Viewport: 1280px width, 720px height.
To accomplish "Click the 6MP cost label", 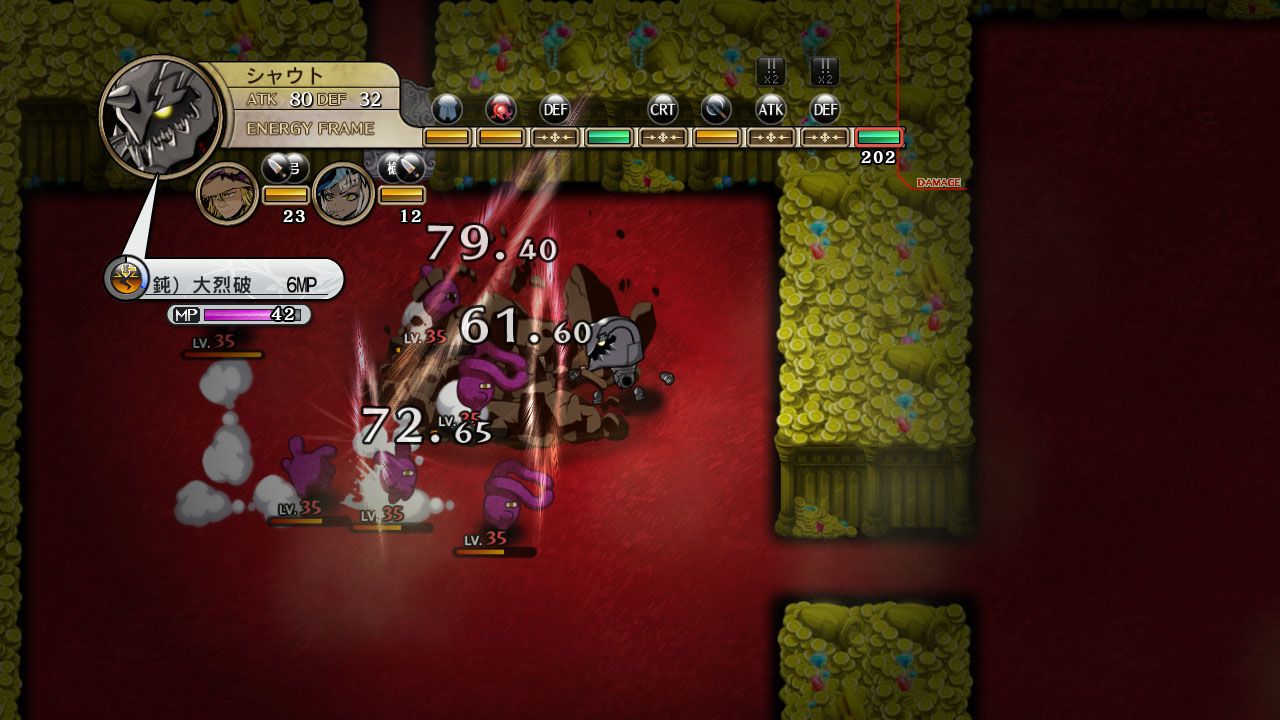I will [301, 282].
